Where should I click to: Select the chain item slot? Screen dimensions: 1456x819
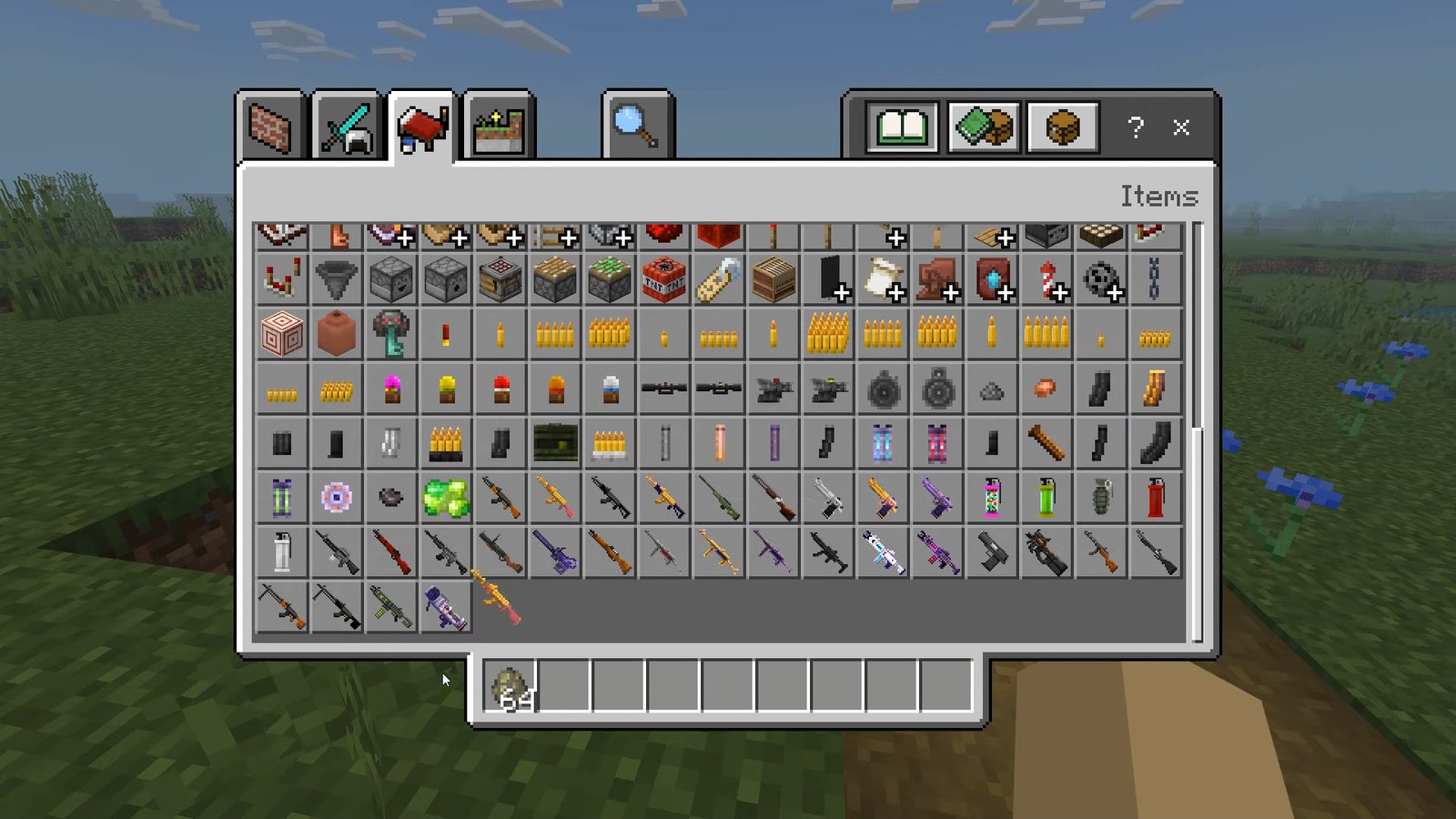coord(1155,279)
